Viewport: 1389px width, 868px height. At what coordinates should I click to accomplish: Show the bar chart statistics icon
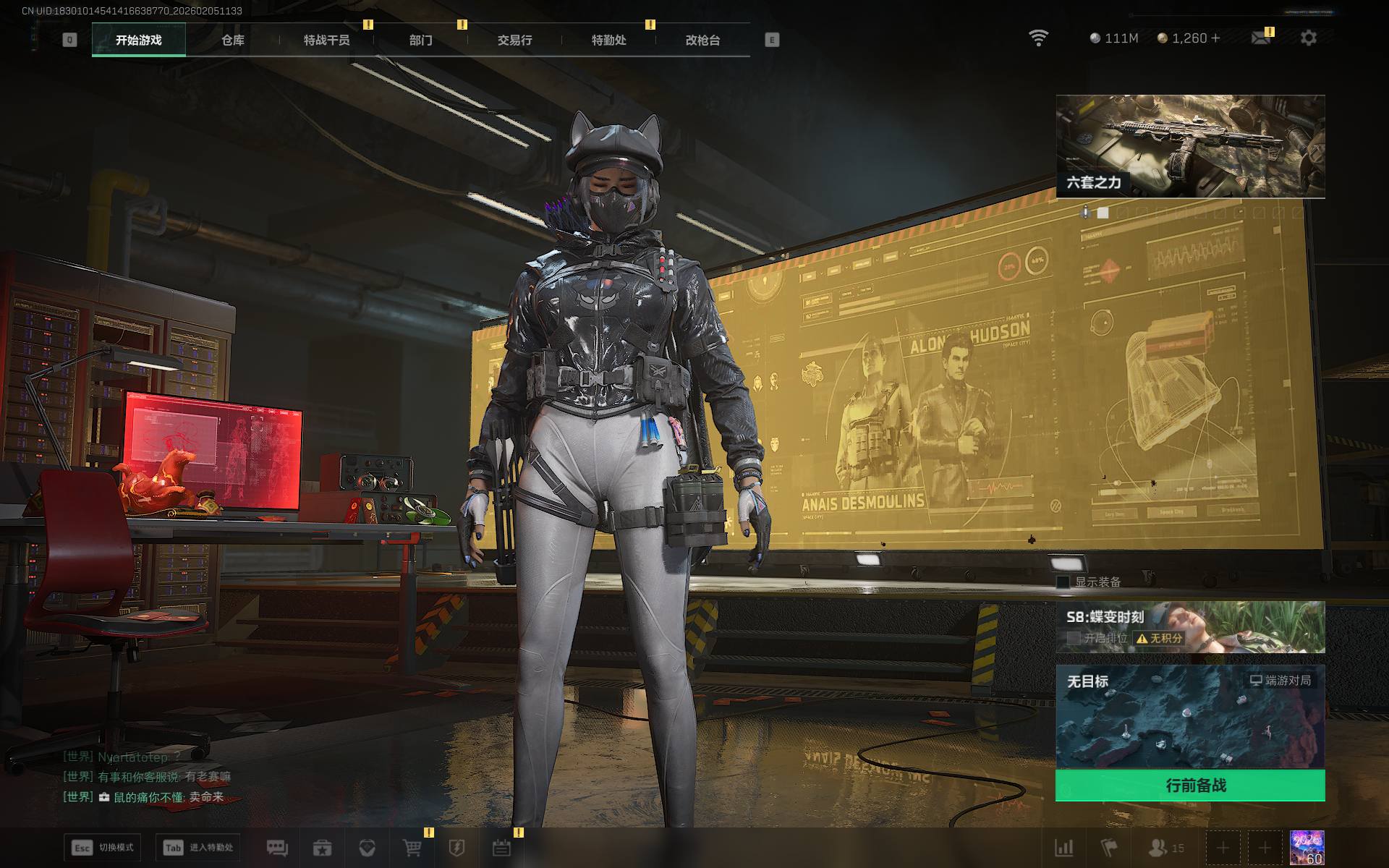point(1064,848)
